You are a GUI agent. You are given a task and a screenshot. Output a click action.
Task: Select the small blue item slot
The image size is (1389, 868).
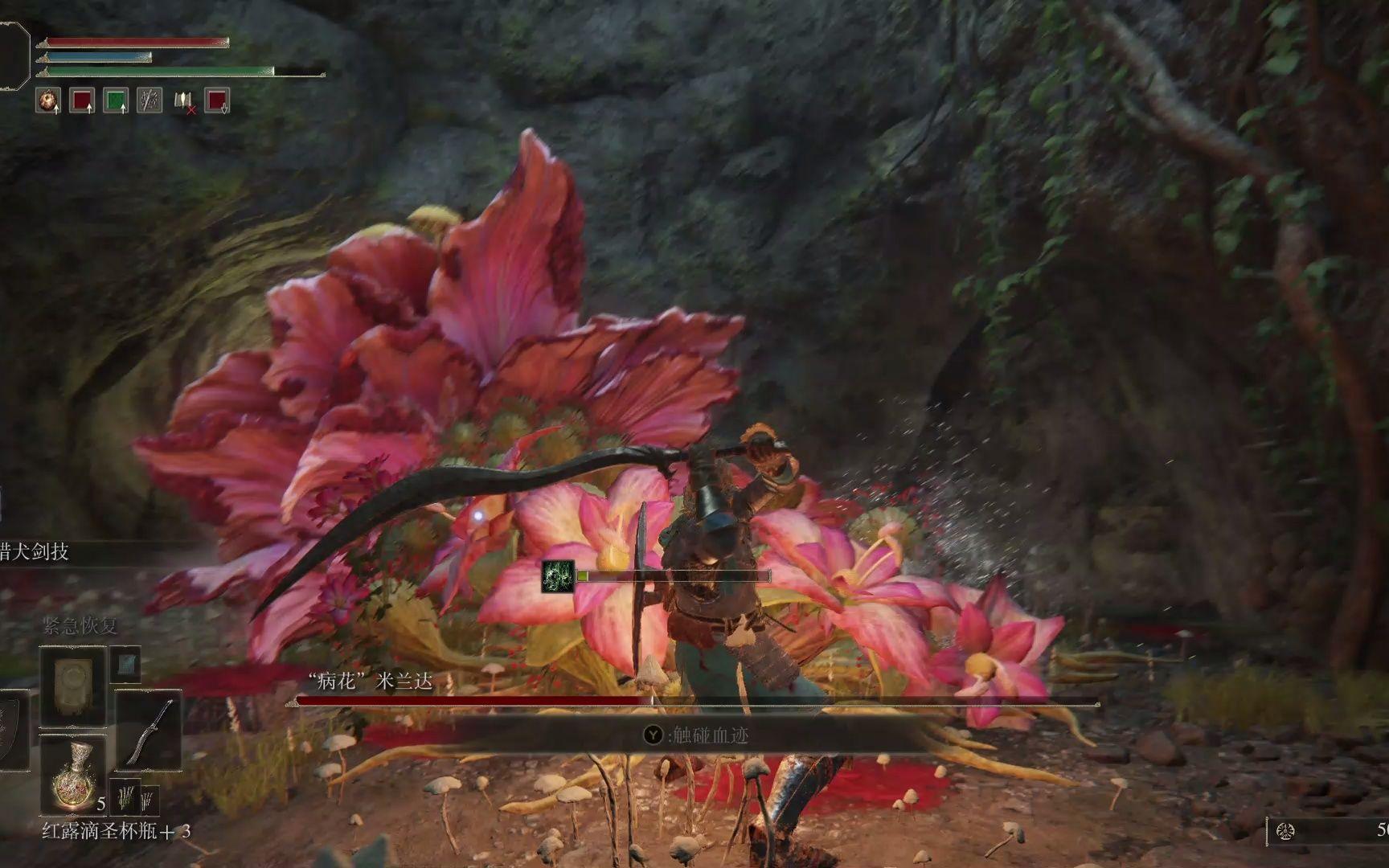point(126,664)
